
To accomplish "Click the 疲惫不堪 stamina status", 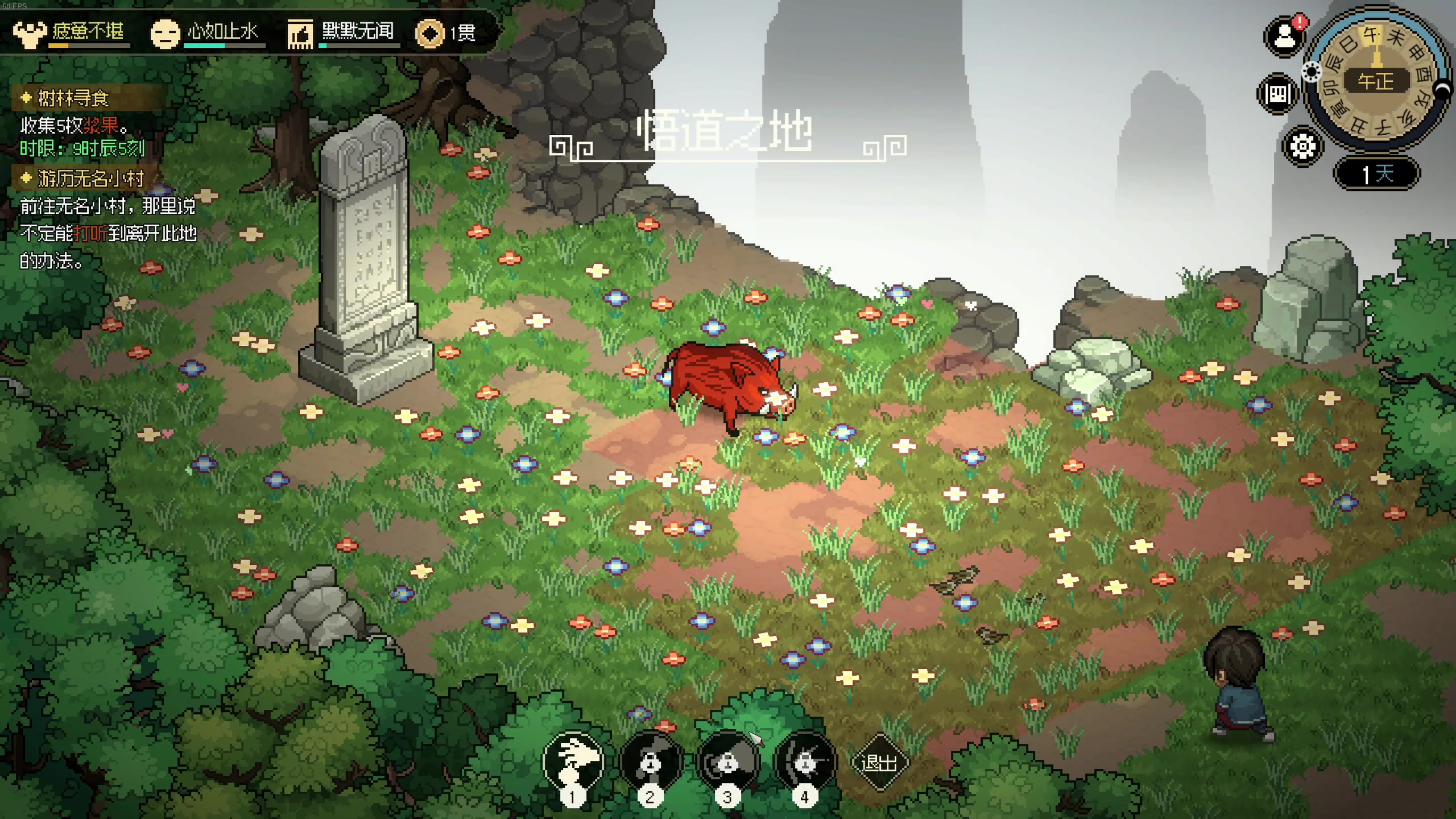I will (x=71, y=32).
